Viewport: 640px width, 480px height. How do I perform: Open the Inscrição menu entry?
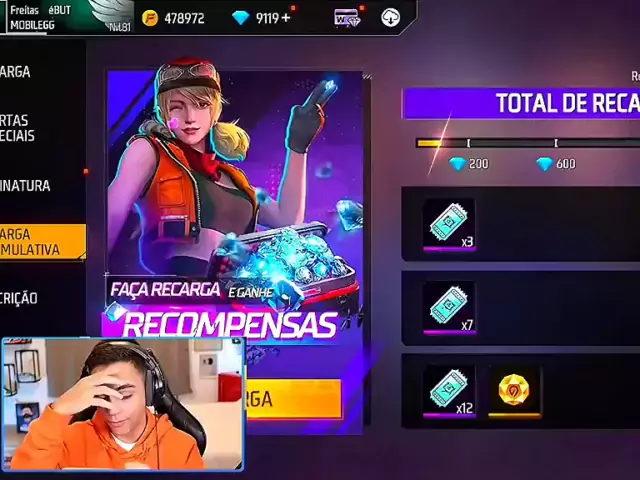[x=30, y=298]
